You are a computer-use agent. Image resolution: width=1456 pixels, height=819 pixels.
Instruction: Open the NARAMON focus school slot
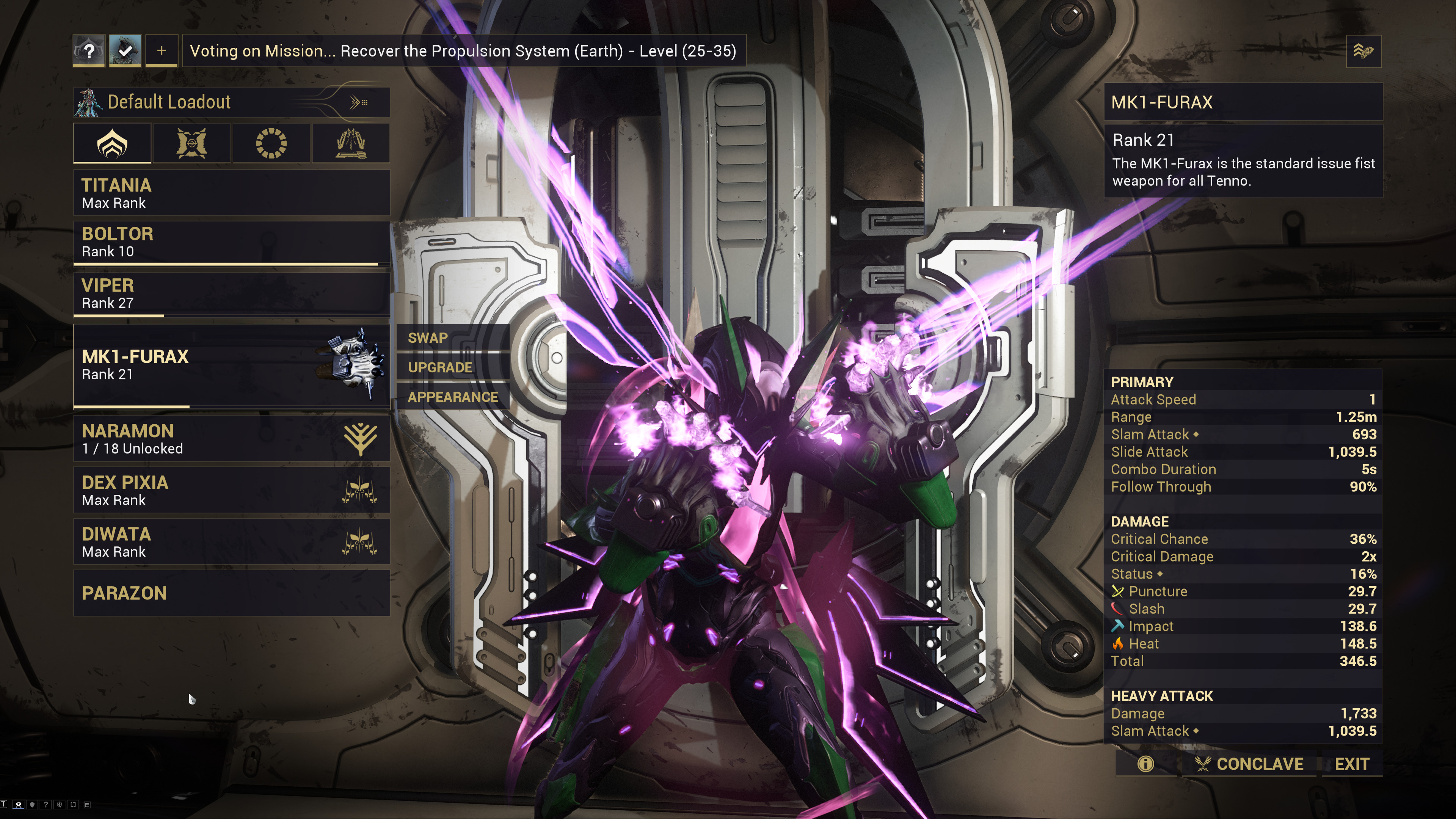231,439
